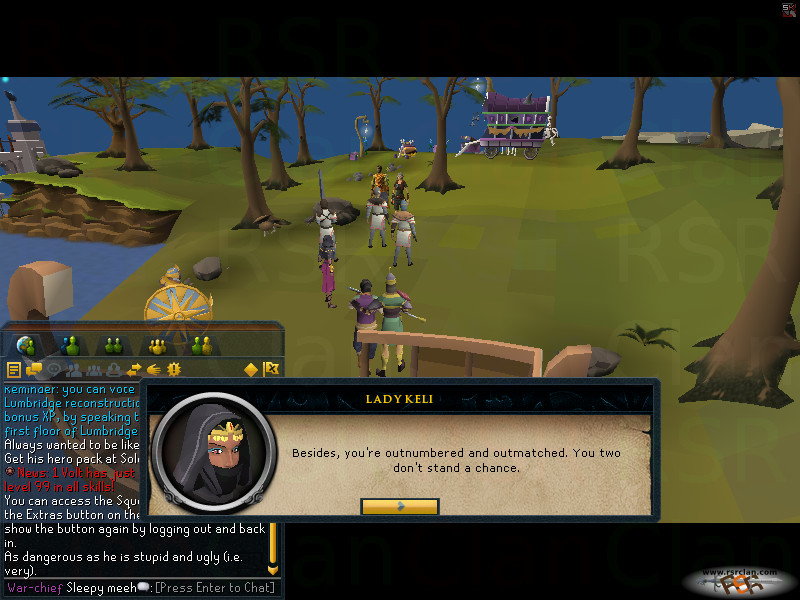Toggle the yellow trade arrows filter
This screenshot has height=600, width=800.
pyautogui.click(x=134, y=370)
